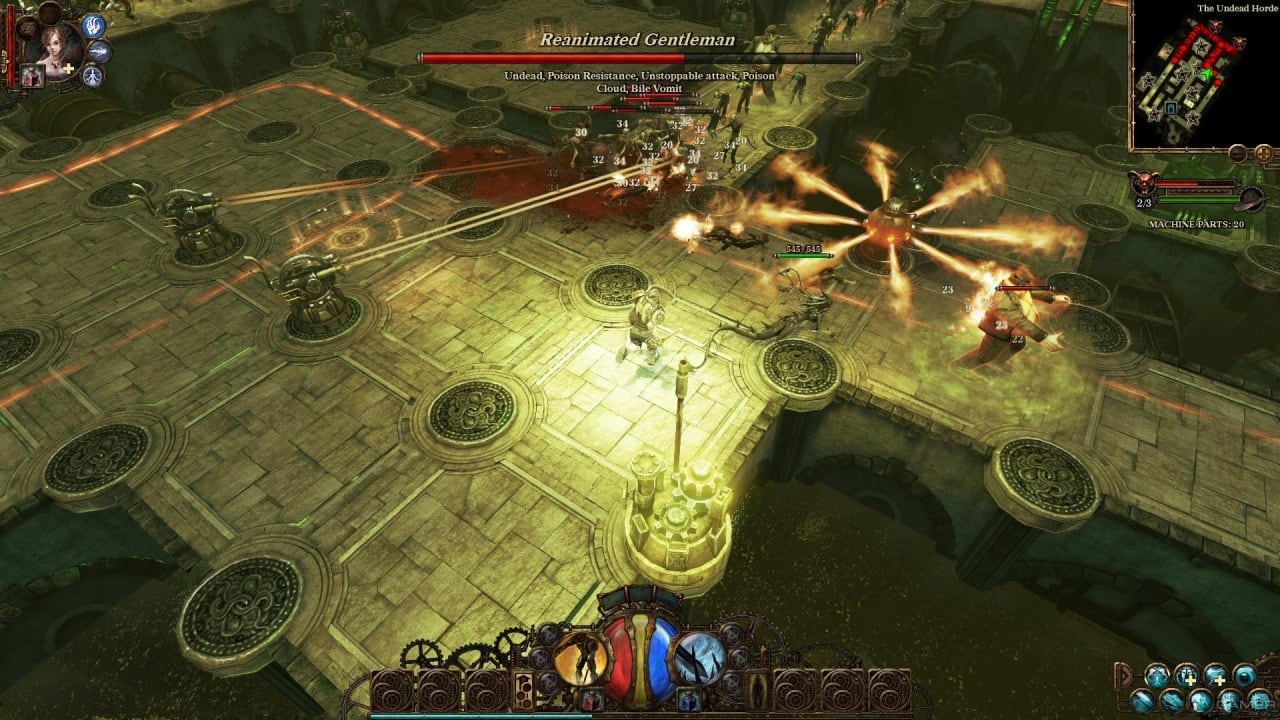Select the blue flame hand aura icon
Image resolution: width=1280 pixels, height=720 pixels.
click(x=94, y=26)
